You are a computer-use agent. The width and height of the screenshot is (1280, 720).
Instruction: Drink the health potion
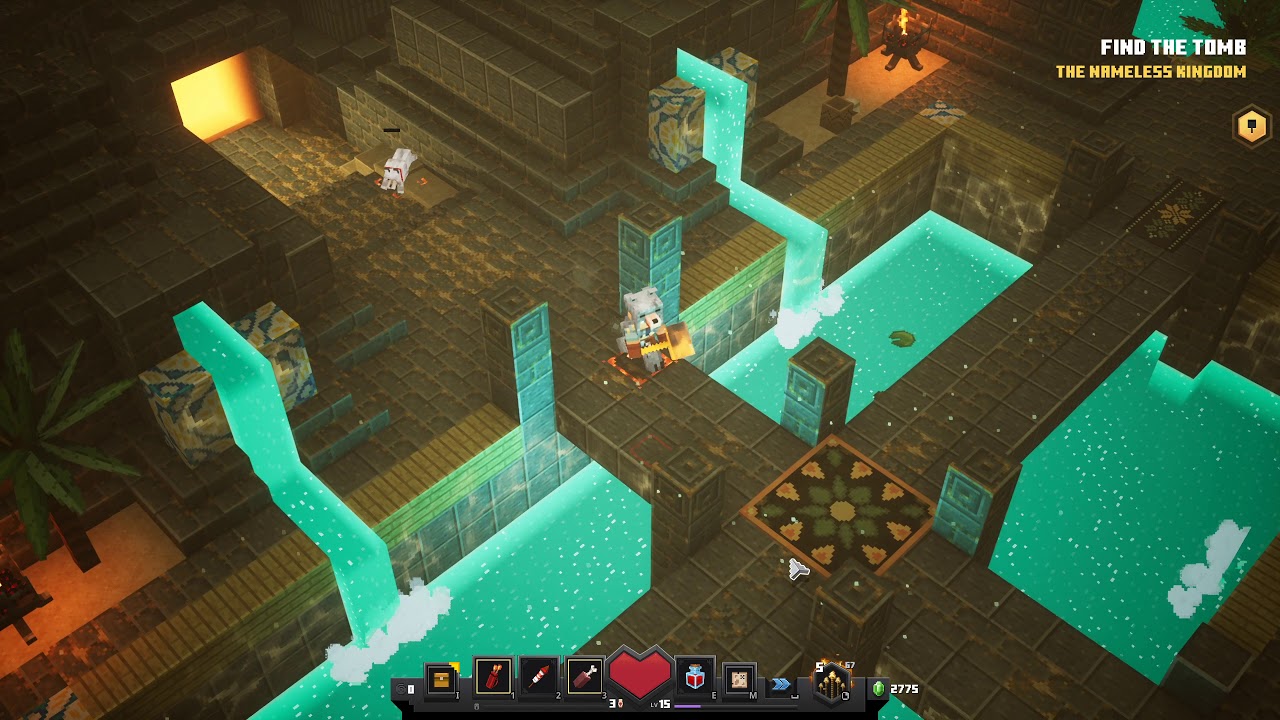pyautogui.click(x=695, y=678)
